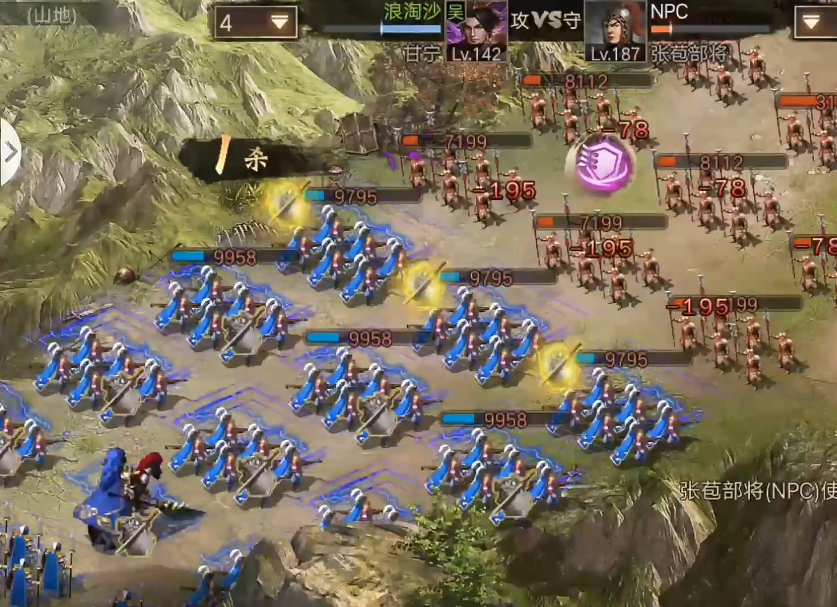
Task: Select defender NPC general's Lv.187 portrait
Action: click(x=614, y=30)
